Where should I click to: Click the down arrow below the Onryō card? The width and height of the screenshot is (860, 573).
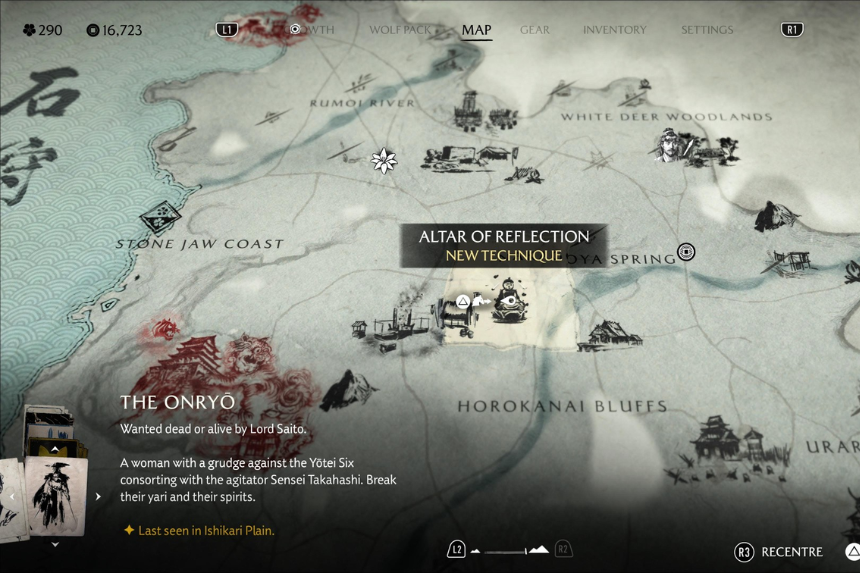pos(55,544)
